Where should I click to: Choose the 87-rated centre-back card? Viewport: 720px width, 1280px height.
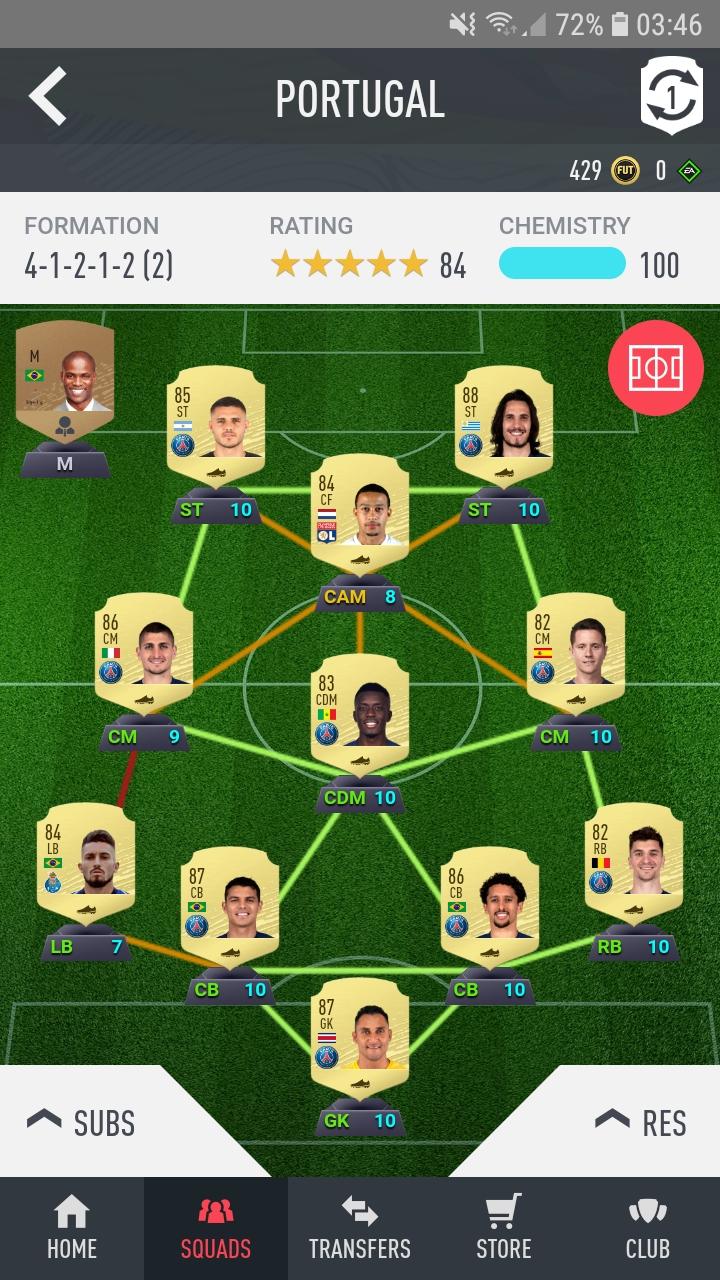click(x=229, y=902)
